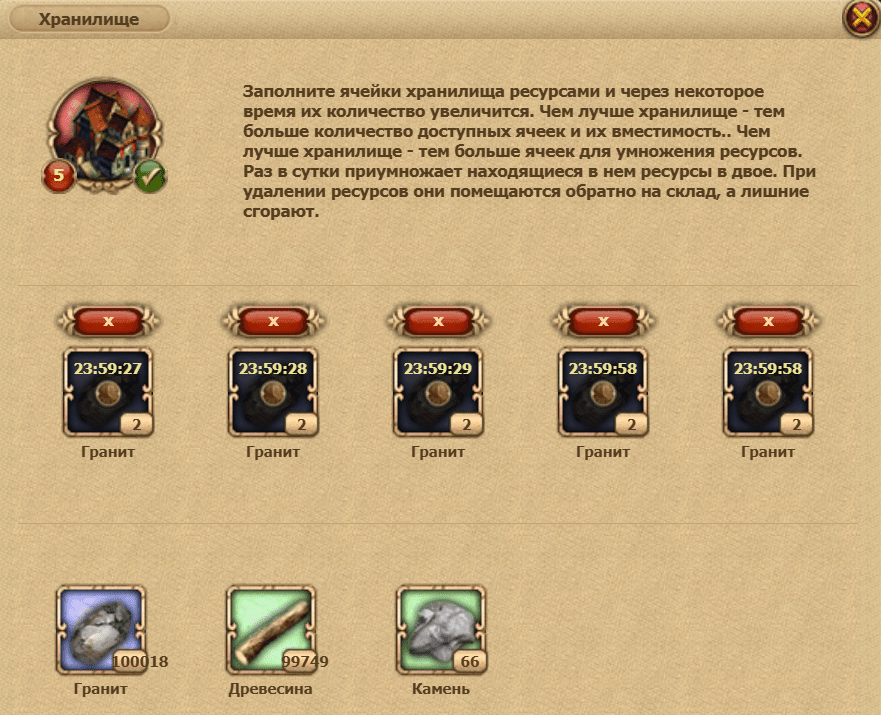Select the granite slot showing 23:59:27

point(105,391)
